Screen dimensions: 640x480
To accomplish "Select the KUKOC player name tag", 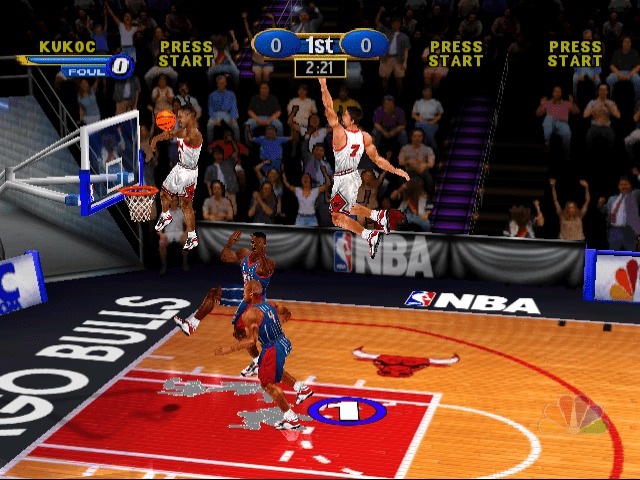I will coord(67,46).
